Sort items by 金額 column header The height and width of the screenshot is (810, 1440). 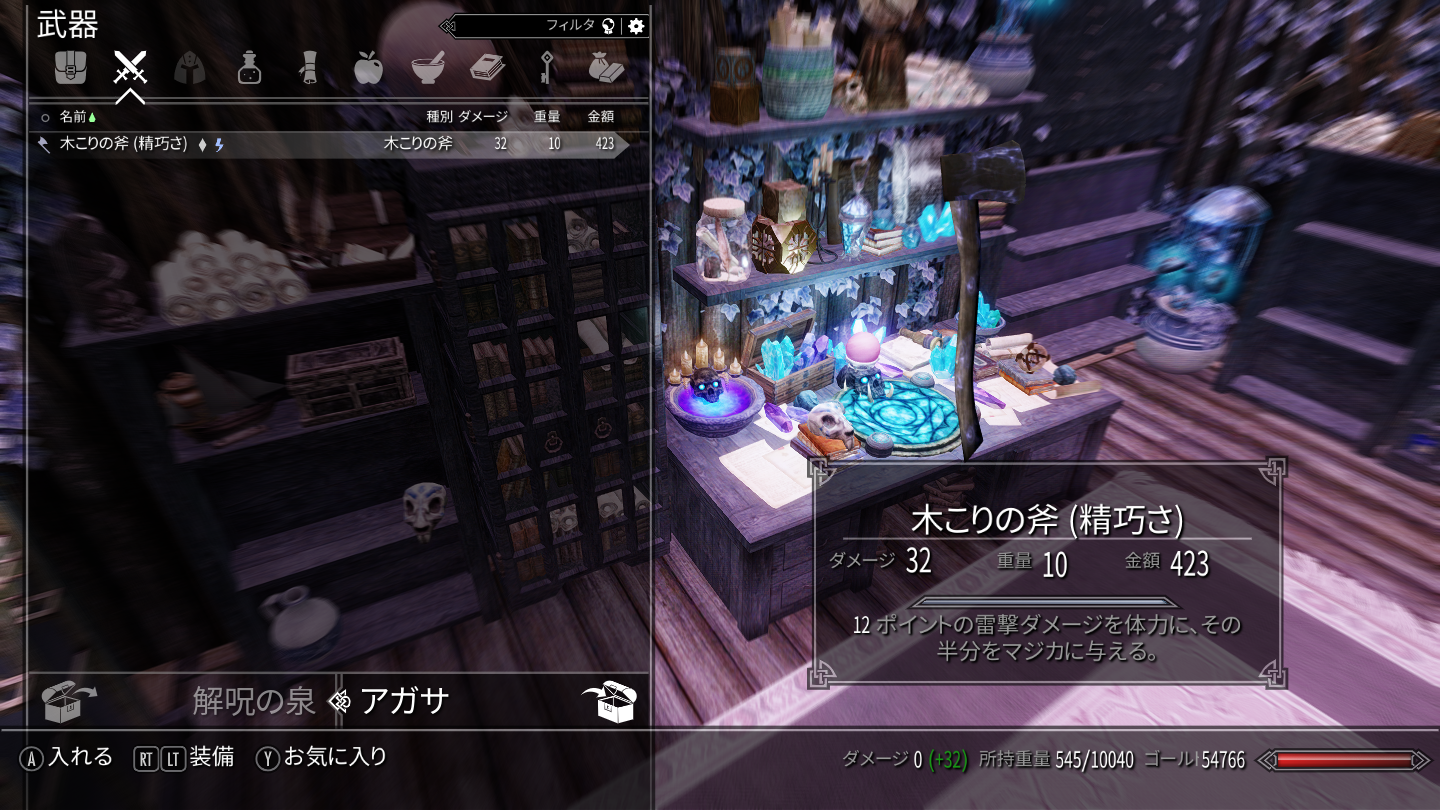(600, 117)
